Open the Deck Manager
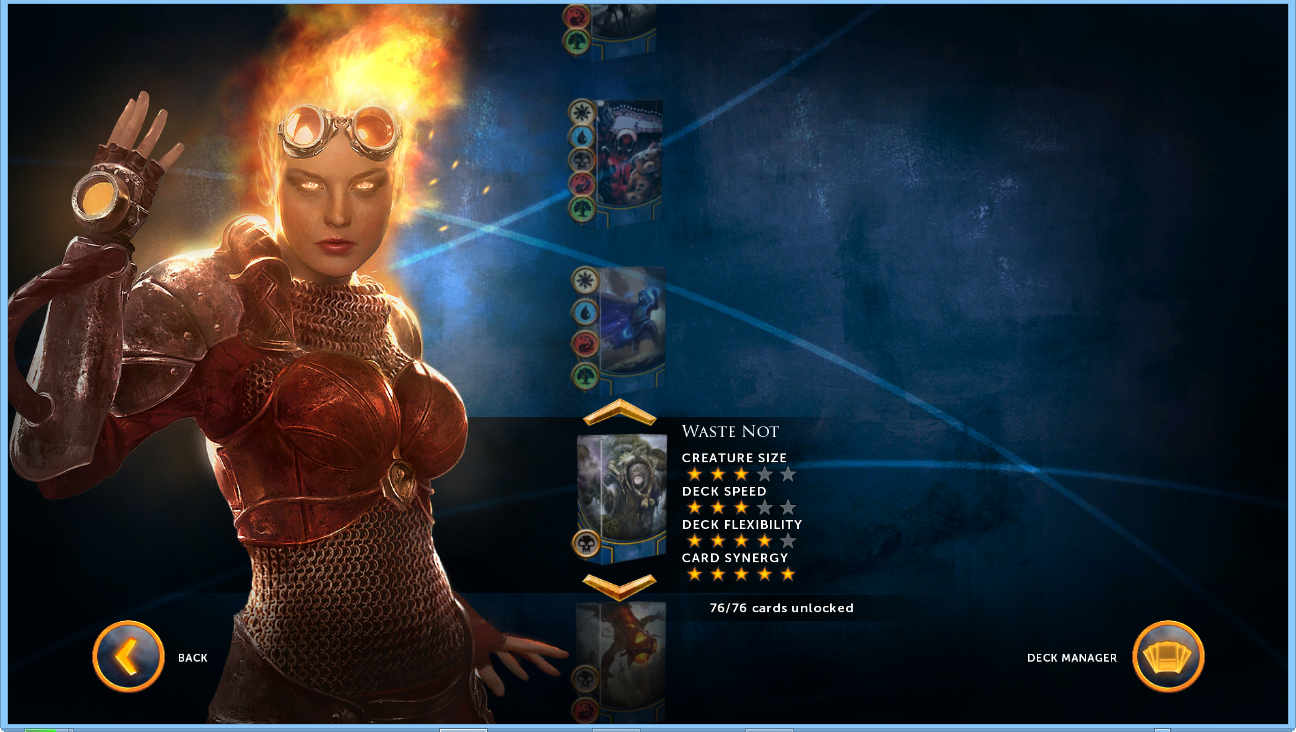Image resolution: width=1296 pixels, height=732 pixels. [x=1168, y=657]
